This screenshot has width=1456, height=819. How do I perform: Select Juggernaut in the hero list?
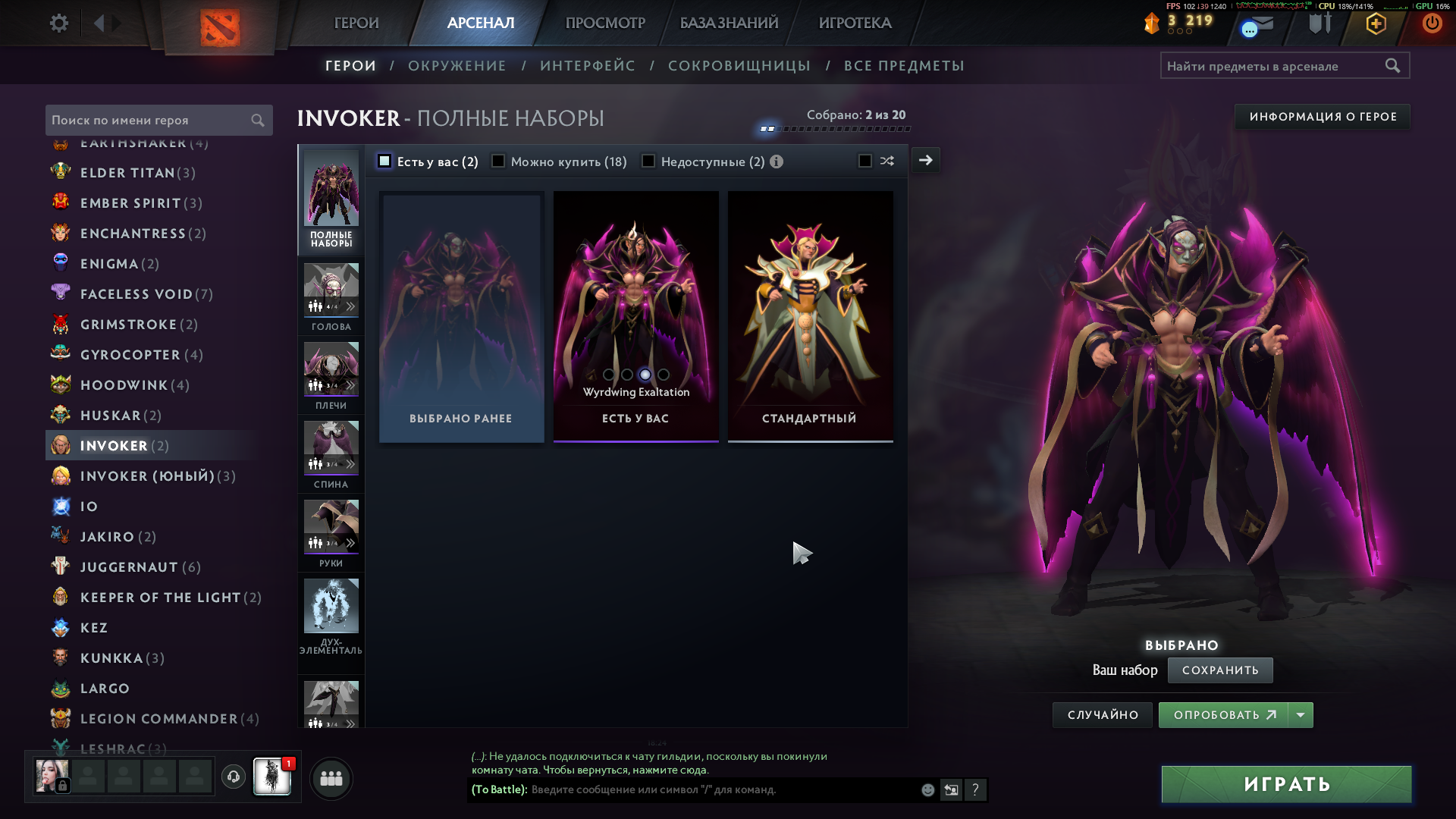click(129, 567)
